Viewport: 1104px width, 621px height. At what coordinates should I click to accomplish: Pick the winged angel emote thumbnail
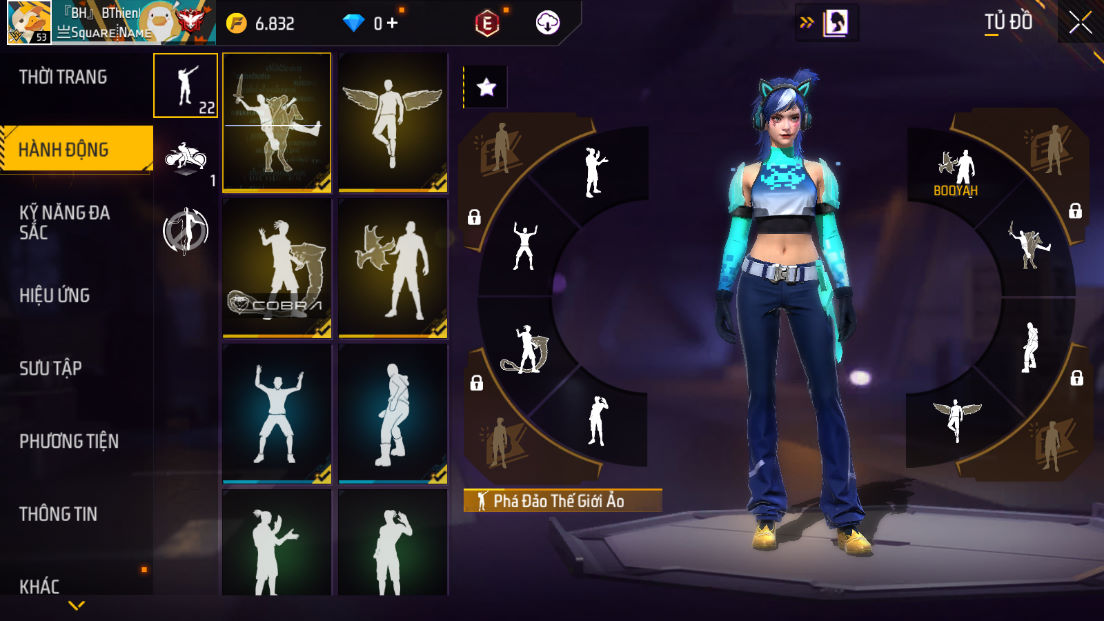pos(393,121)
